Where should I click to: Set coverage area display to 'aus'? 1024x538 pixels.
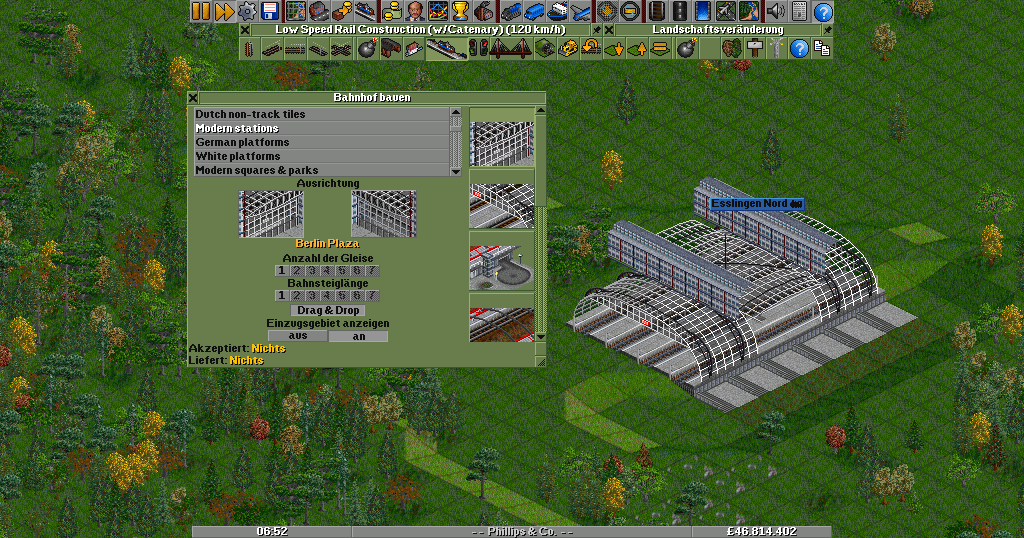[x=297, y=336]
